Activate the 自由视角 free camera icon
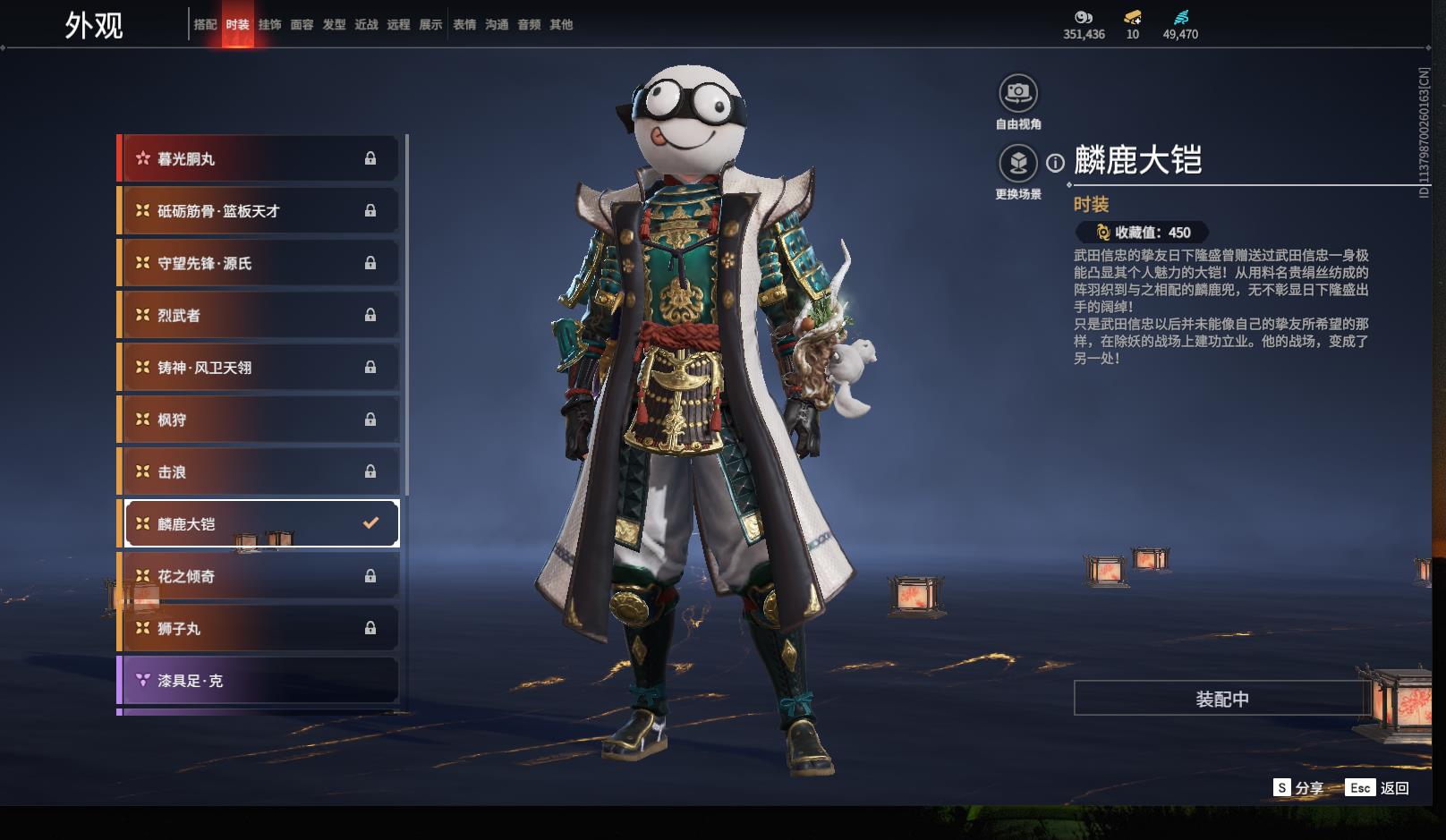Image resolution: width=1446 pixels, height=840 pixels. click(x=1018, y=93)
